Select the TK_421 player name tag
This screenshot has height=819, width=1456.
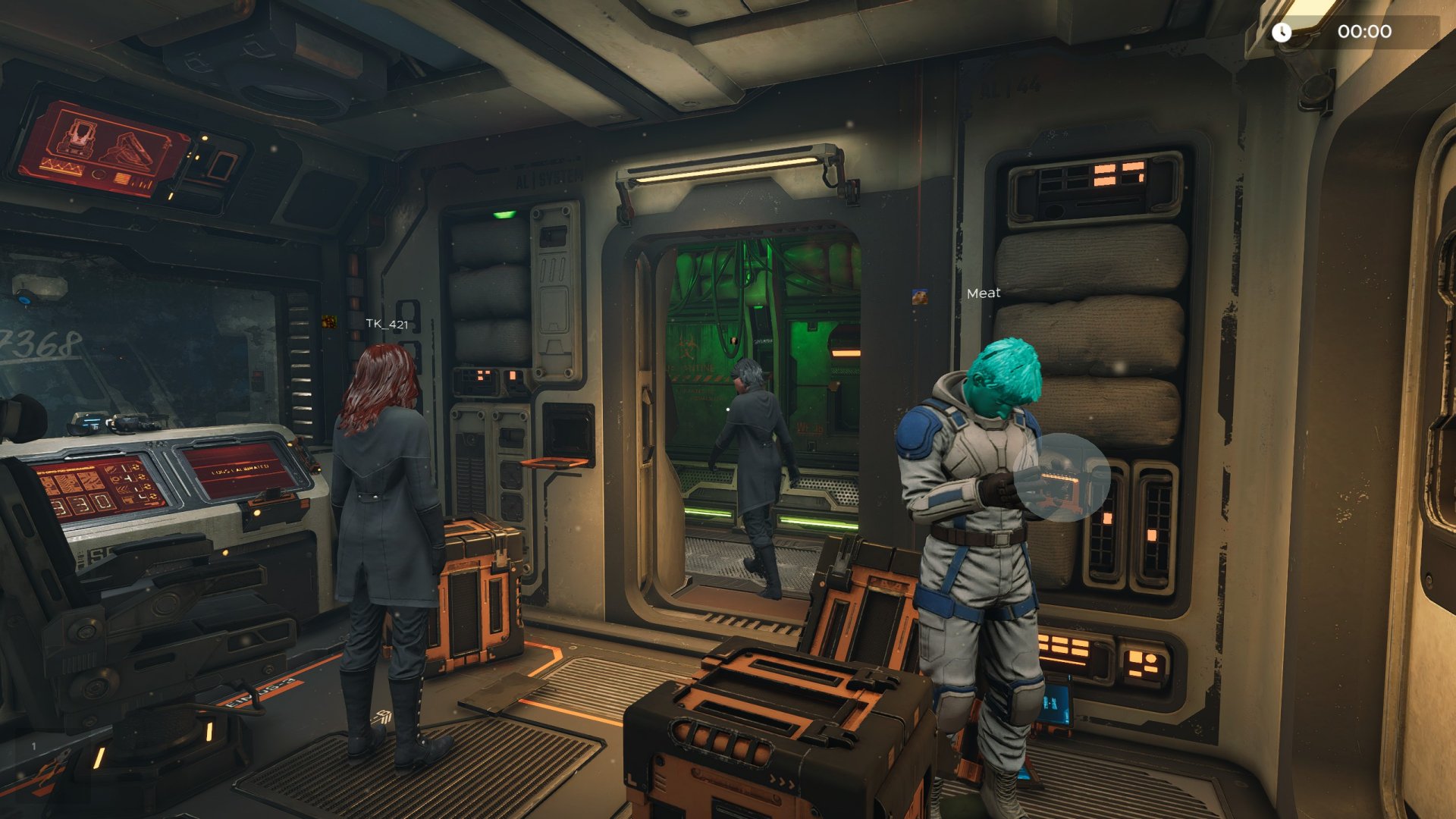point(387,324)
